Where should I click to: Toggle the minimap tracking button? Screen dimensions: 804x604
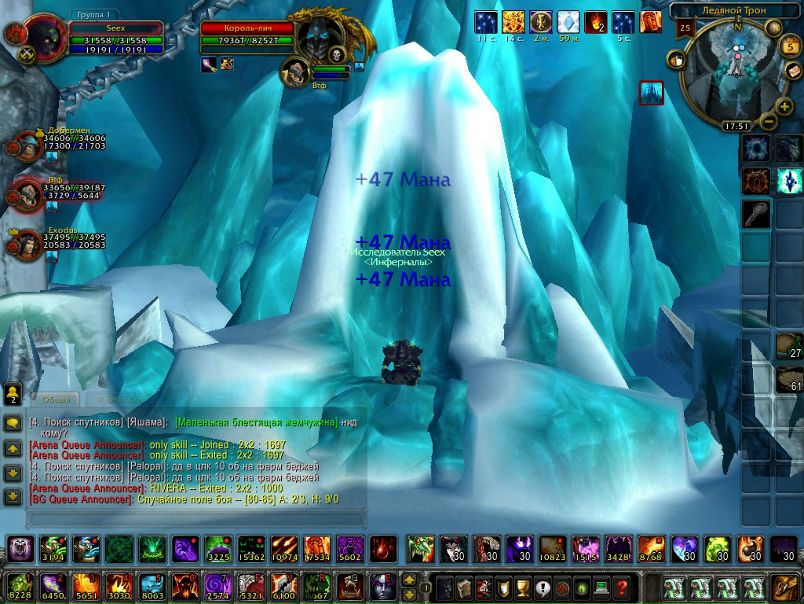676,60
